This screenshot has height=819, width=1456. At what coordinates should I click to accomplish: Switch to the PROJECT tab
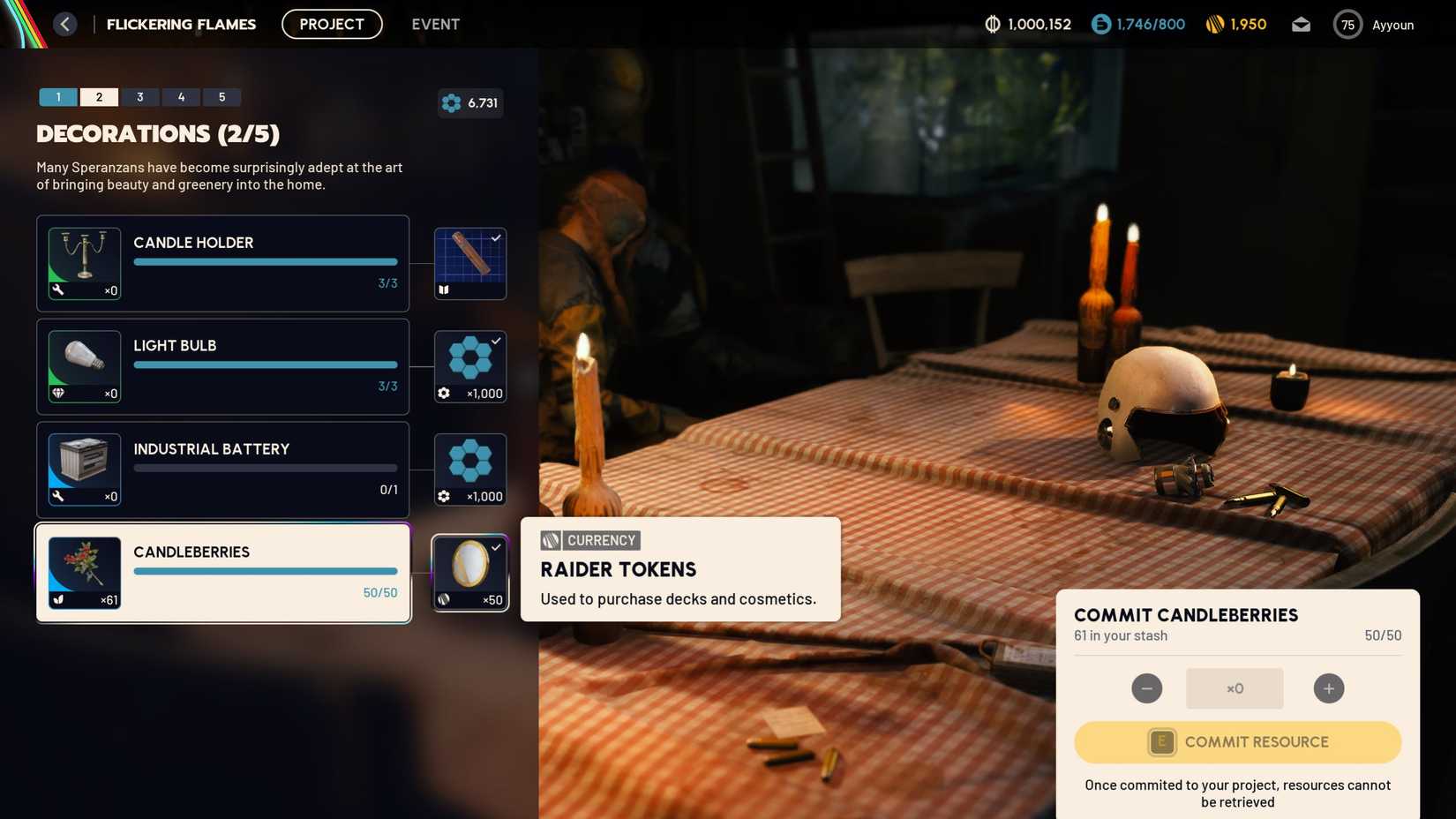click(x=331, y=24)
